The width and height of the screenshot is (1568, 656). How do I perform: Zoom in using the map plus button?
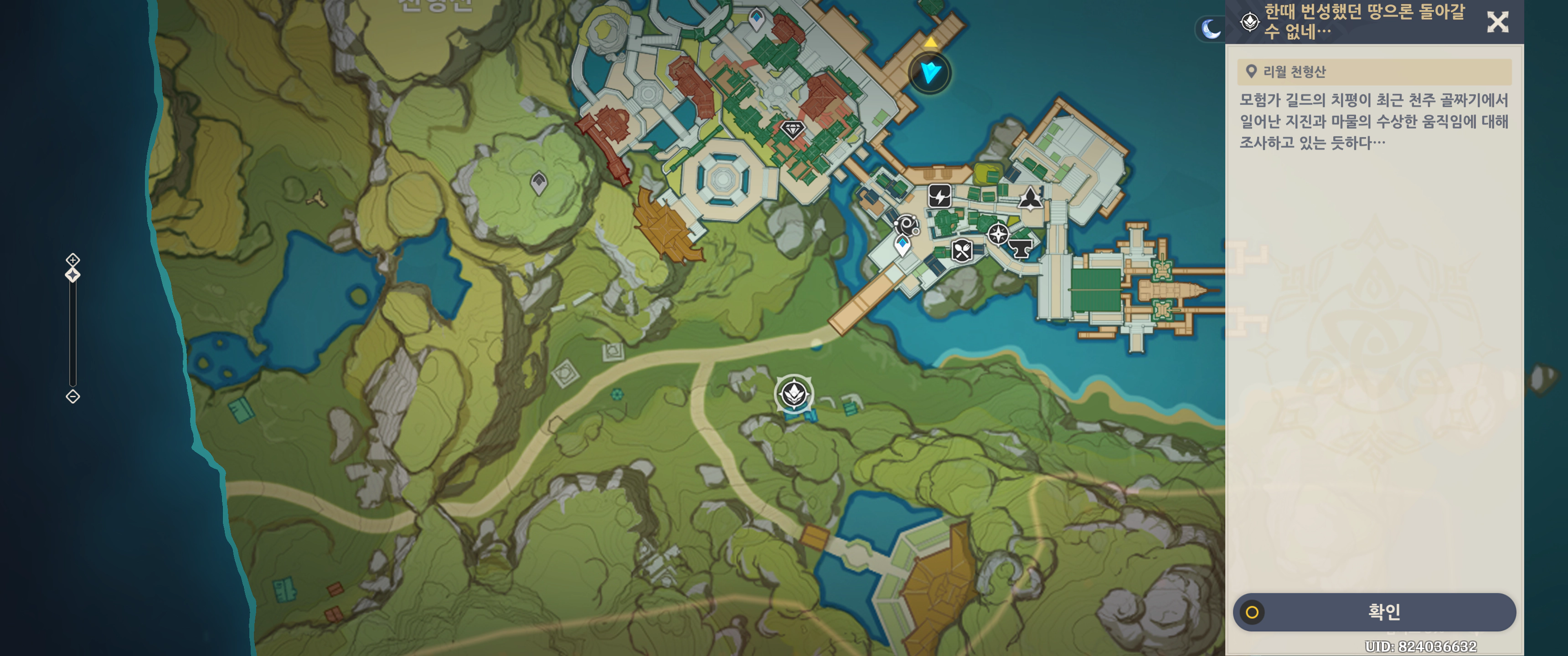coord(72,260)
